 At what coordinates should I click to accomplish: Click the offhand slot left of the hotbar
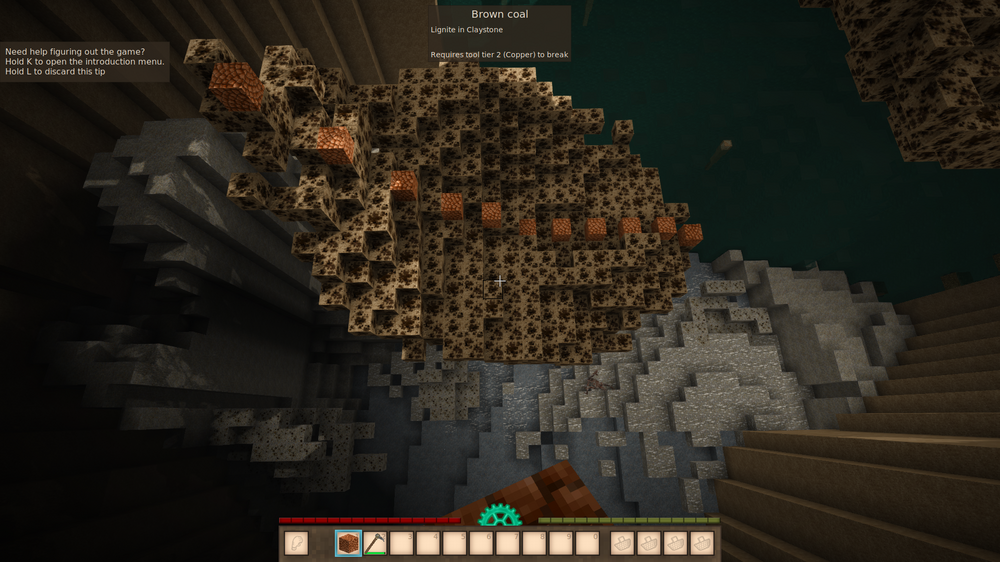coord(296,543)
